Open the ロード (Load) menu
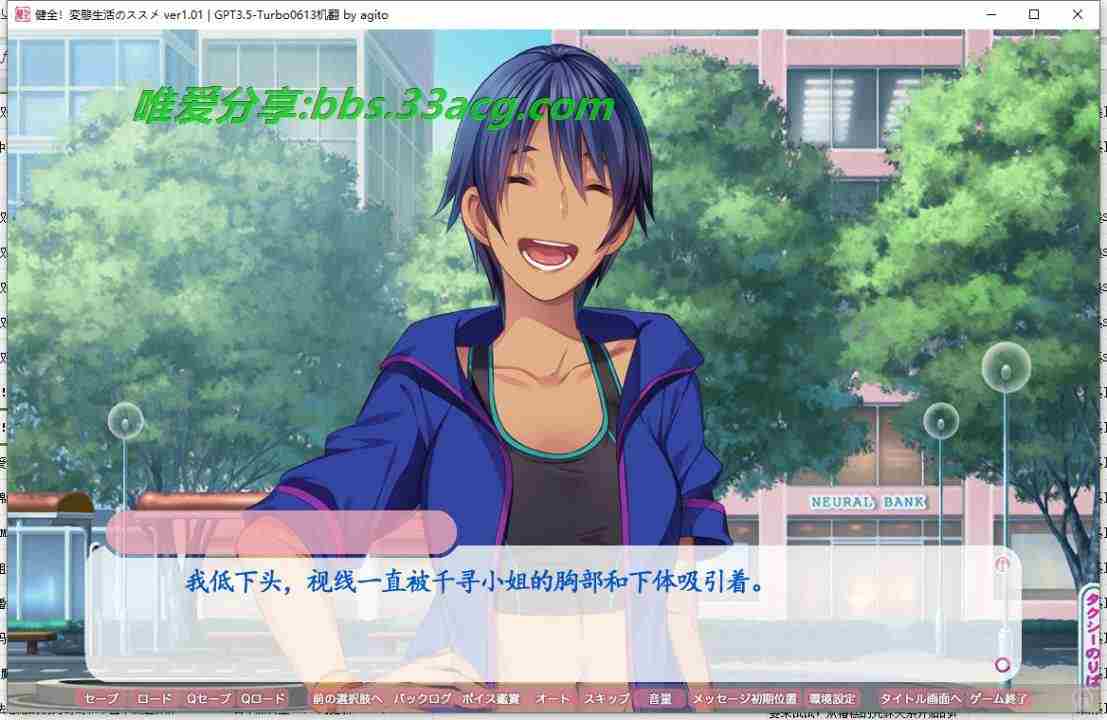This screenshot has height=720, width=1107. (155, 699)
